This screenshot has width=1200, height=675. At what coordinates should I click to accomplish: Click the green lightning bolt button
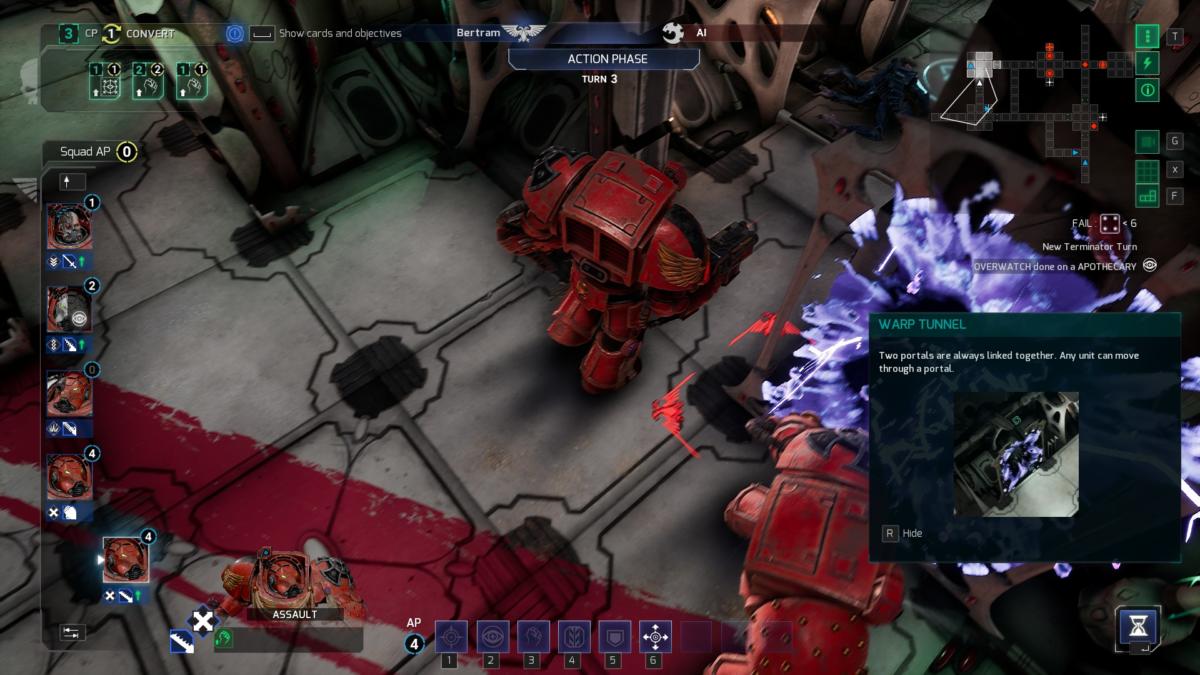tap(1147, 63)
